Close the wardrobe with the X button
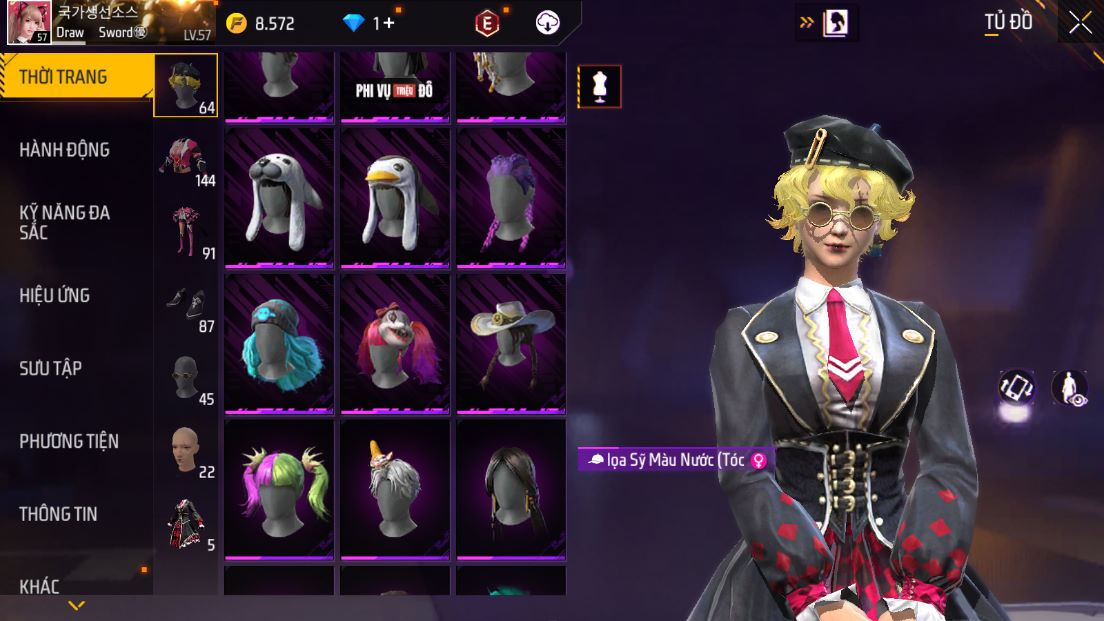This screenshot has height=621, width=1104. coord(1080,23)
